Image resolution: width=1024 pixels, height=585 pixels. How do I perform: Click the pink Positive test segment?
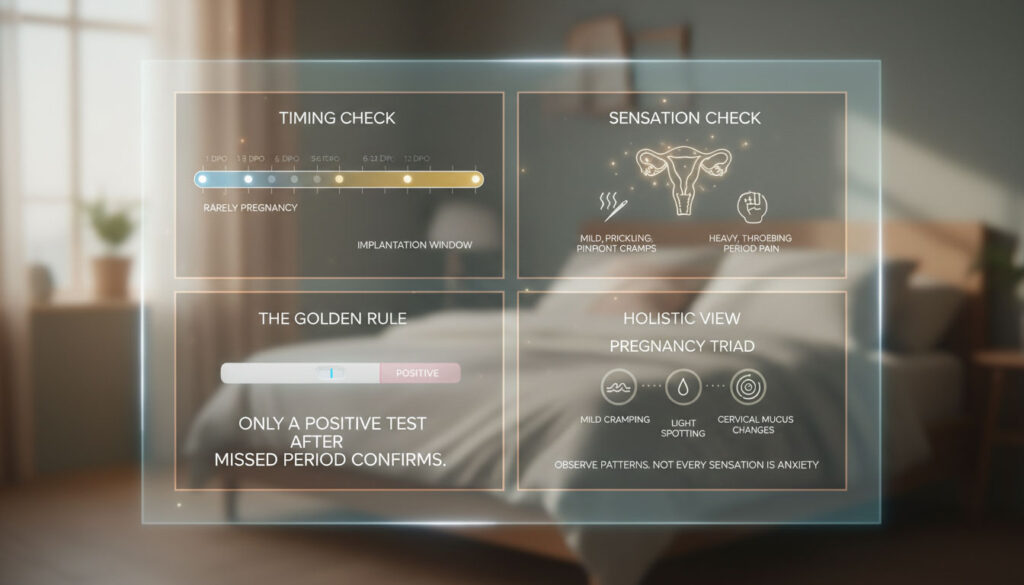419,373
